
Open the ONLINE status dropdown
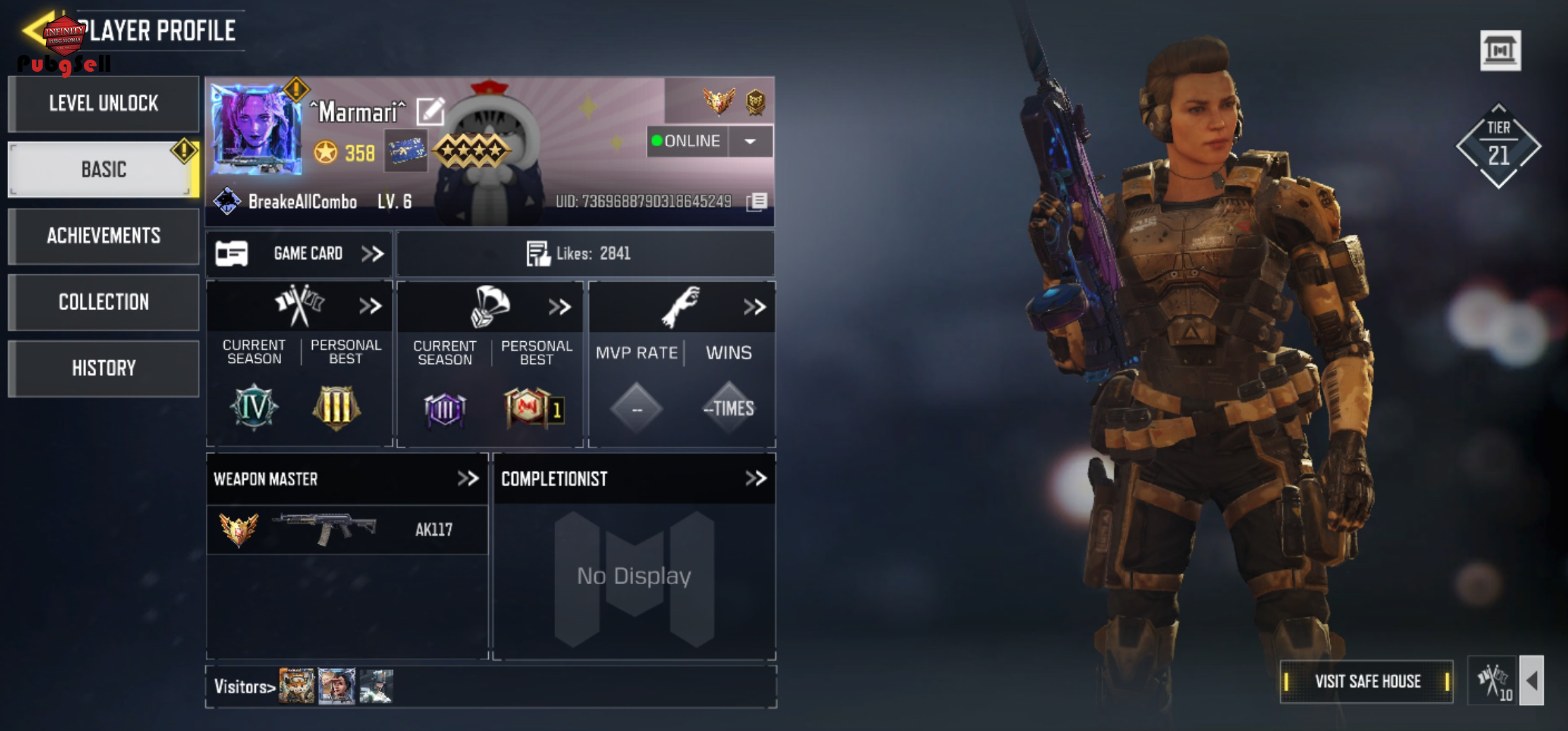click(x=750, y=141)
